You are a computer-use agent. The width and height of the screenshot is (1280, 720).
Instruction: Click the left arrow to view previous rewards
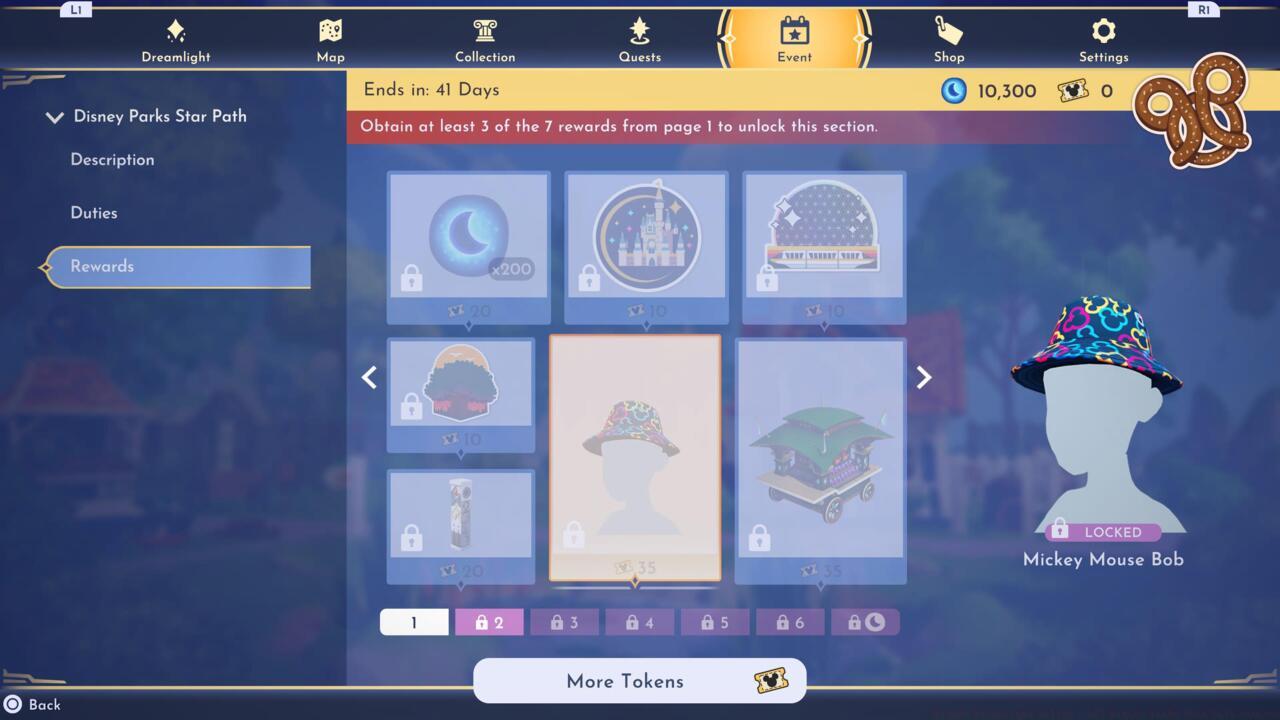369,377
